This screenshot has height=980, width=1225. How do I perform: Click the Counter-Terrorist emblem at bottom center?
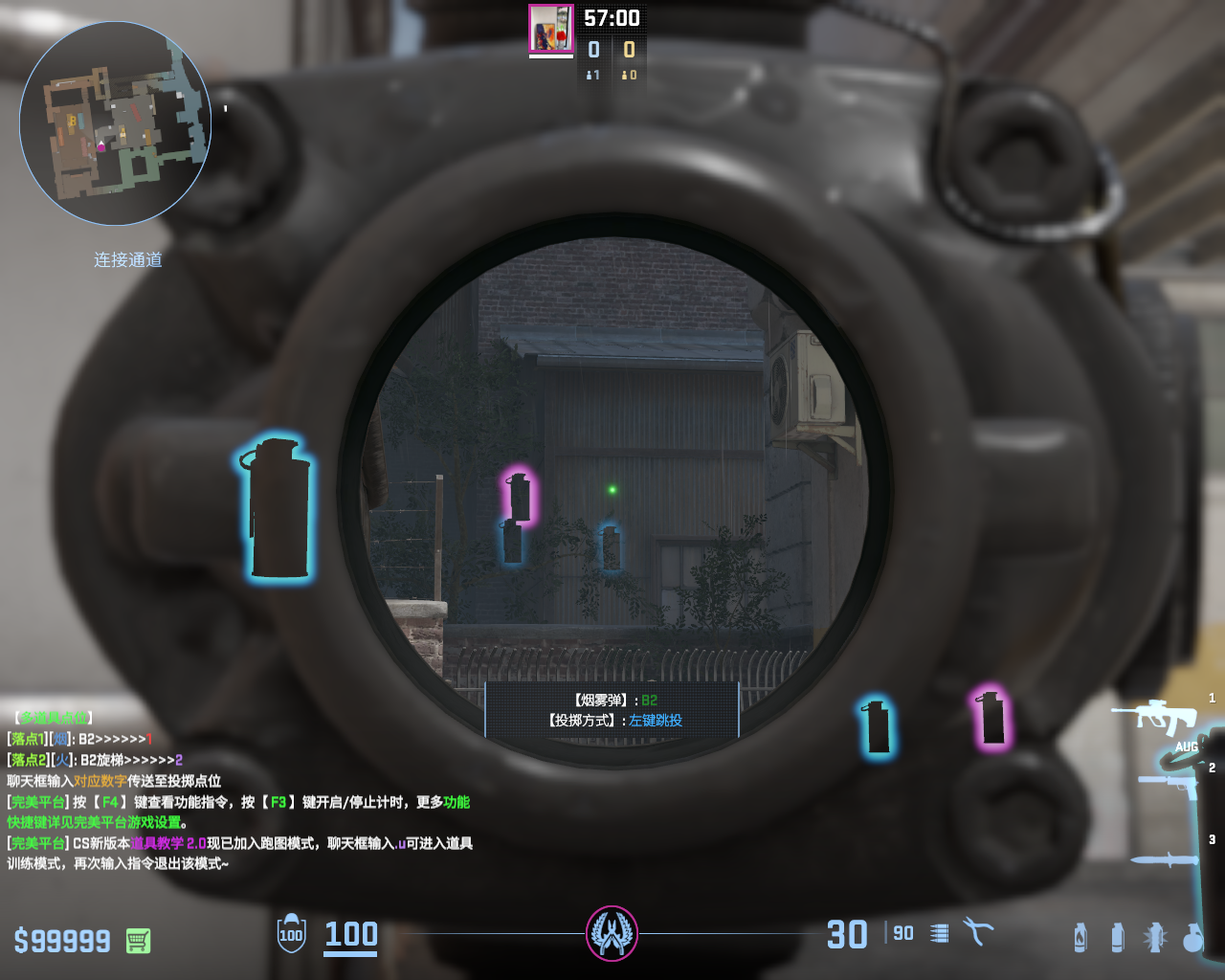click(612, 933)
